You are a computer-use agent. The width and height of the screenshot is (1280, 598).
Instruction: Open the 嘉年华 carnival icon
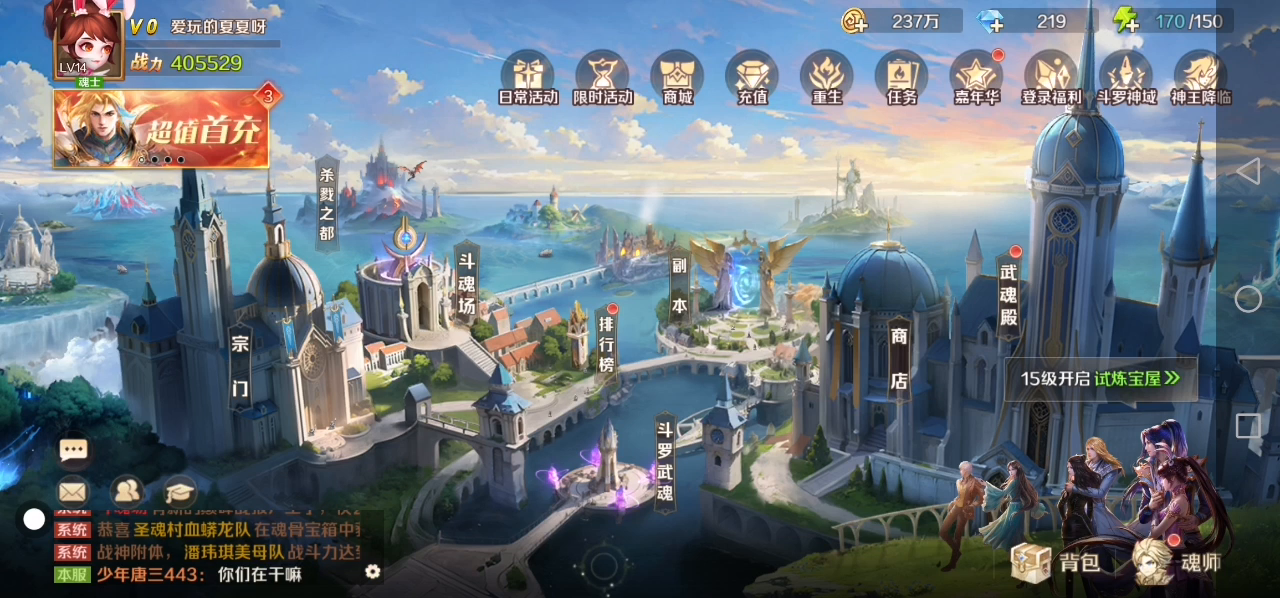click(976, 76)
